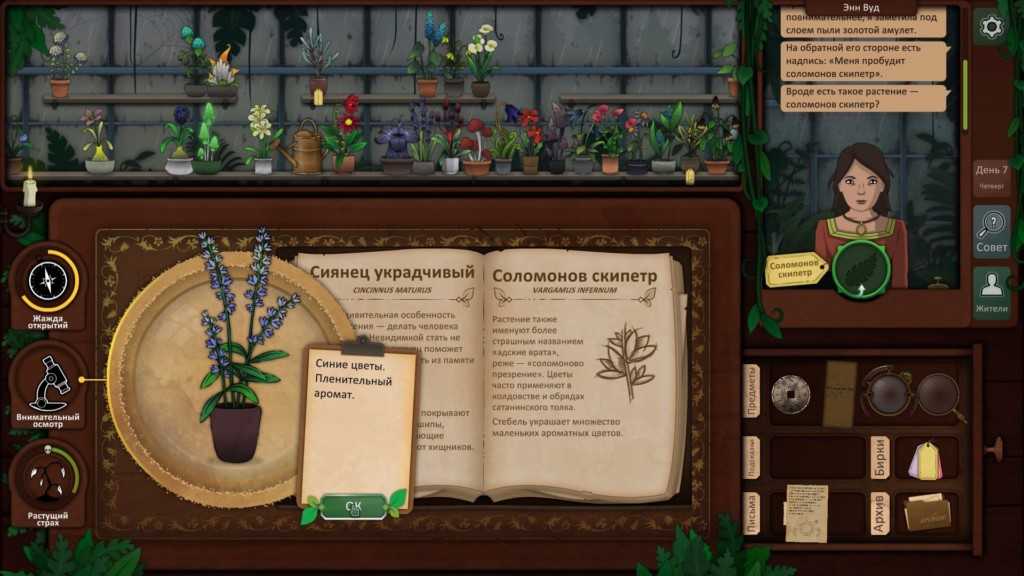Open the Жители residents list
This screenshot has width=1024, height=576.
pyautogui.click(x=990, y=292)
